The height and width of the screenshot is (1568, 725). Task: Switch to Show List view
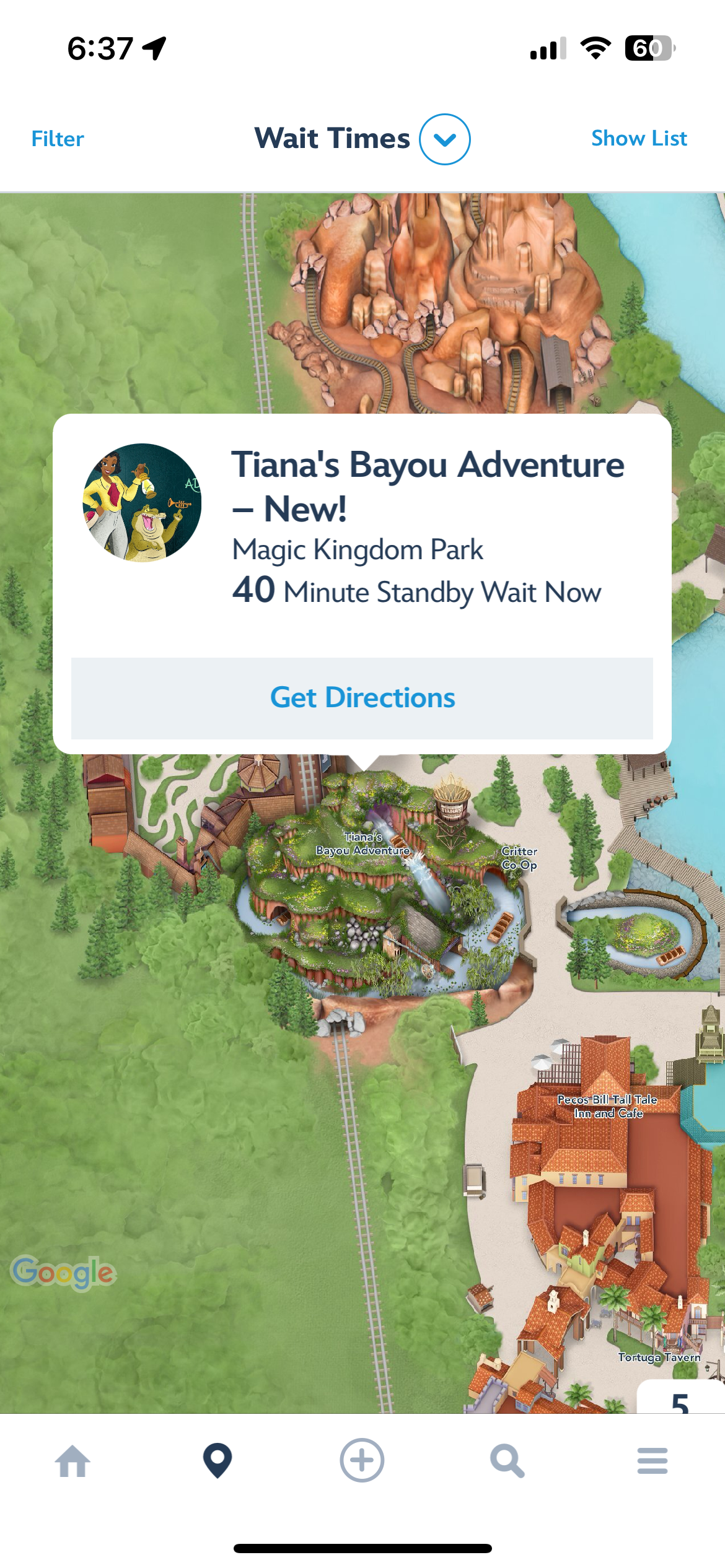pos(639,139)
